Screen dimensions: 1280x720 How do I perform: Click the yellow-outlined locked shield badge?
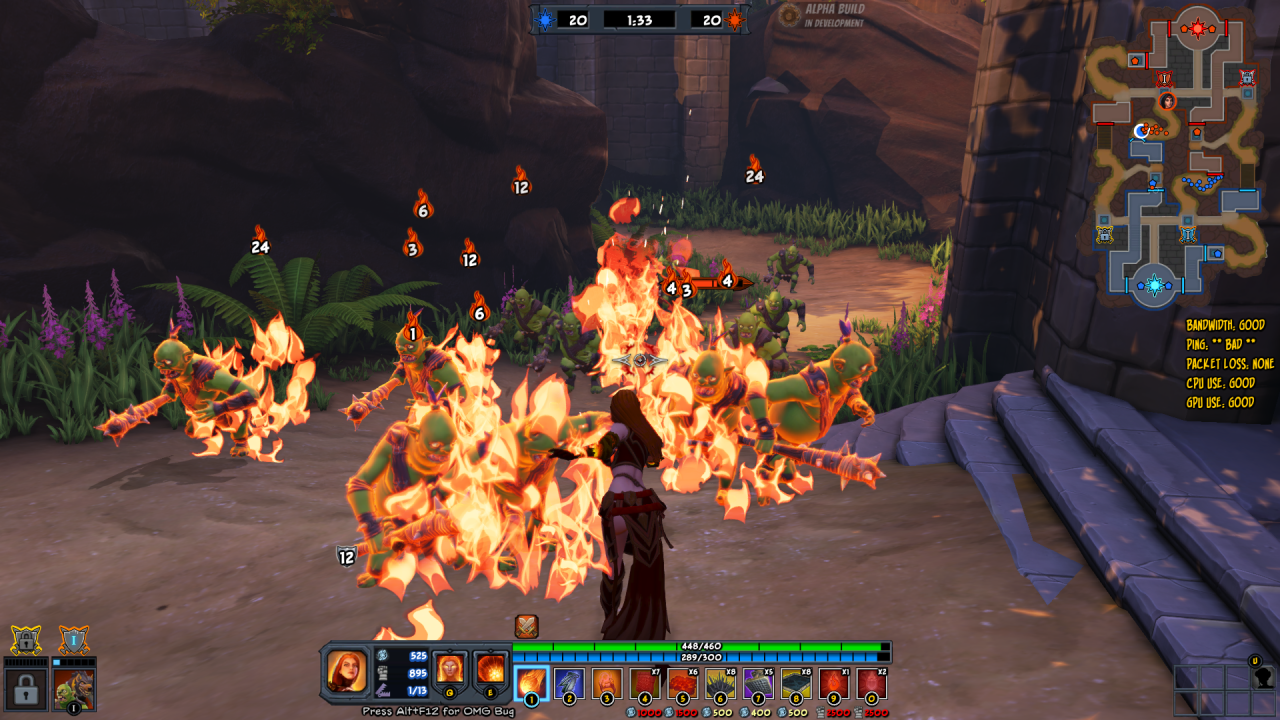(x=26, y=639)
